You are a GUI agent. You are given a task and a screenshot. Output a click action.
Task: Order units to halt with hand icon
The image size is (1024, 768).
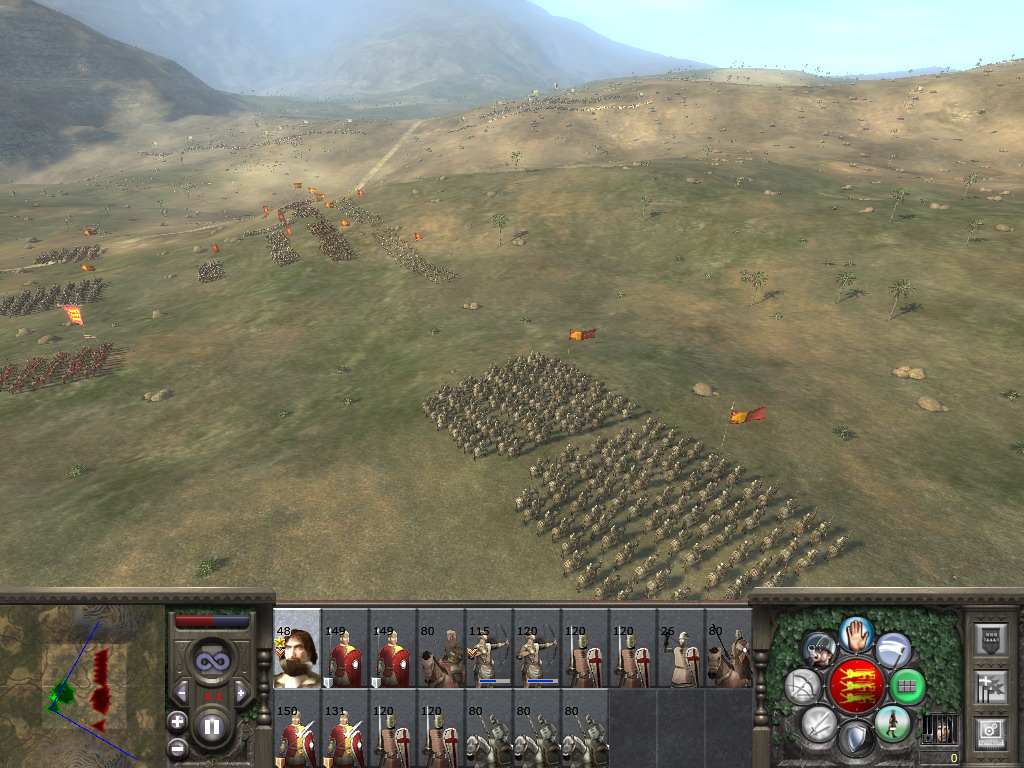pyautogui.click(x=856, y=633)
